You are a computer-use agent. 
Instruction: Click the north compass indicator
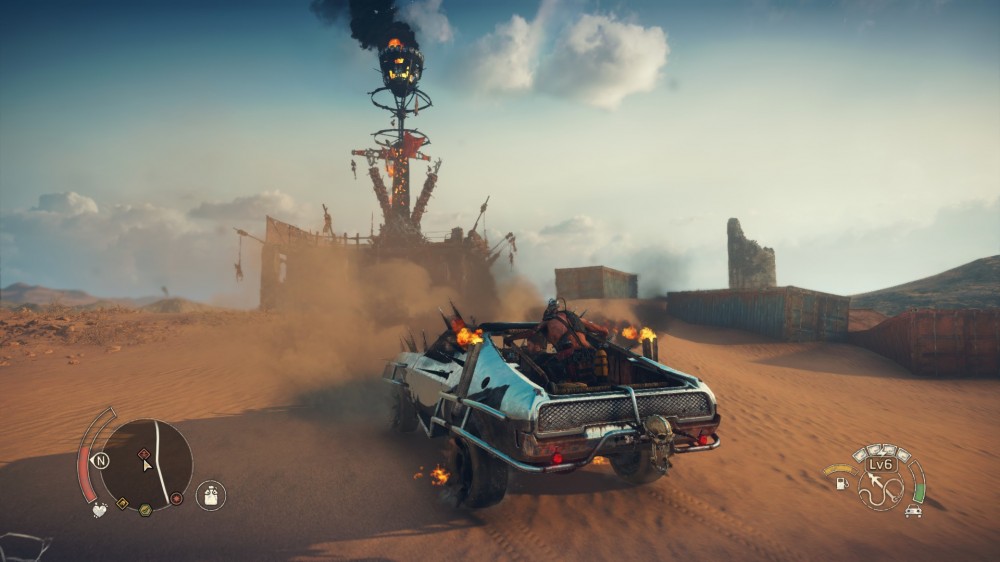(100, 461)
